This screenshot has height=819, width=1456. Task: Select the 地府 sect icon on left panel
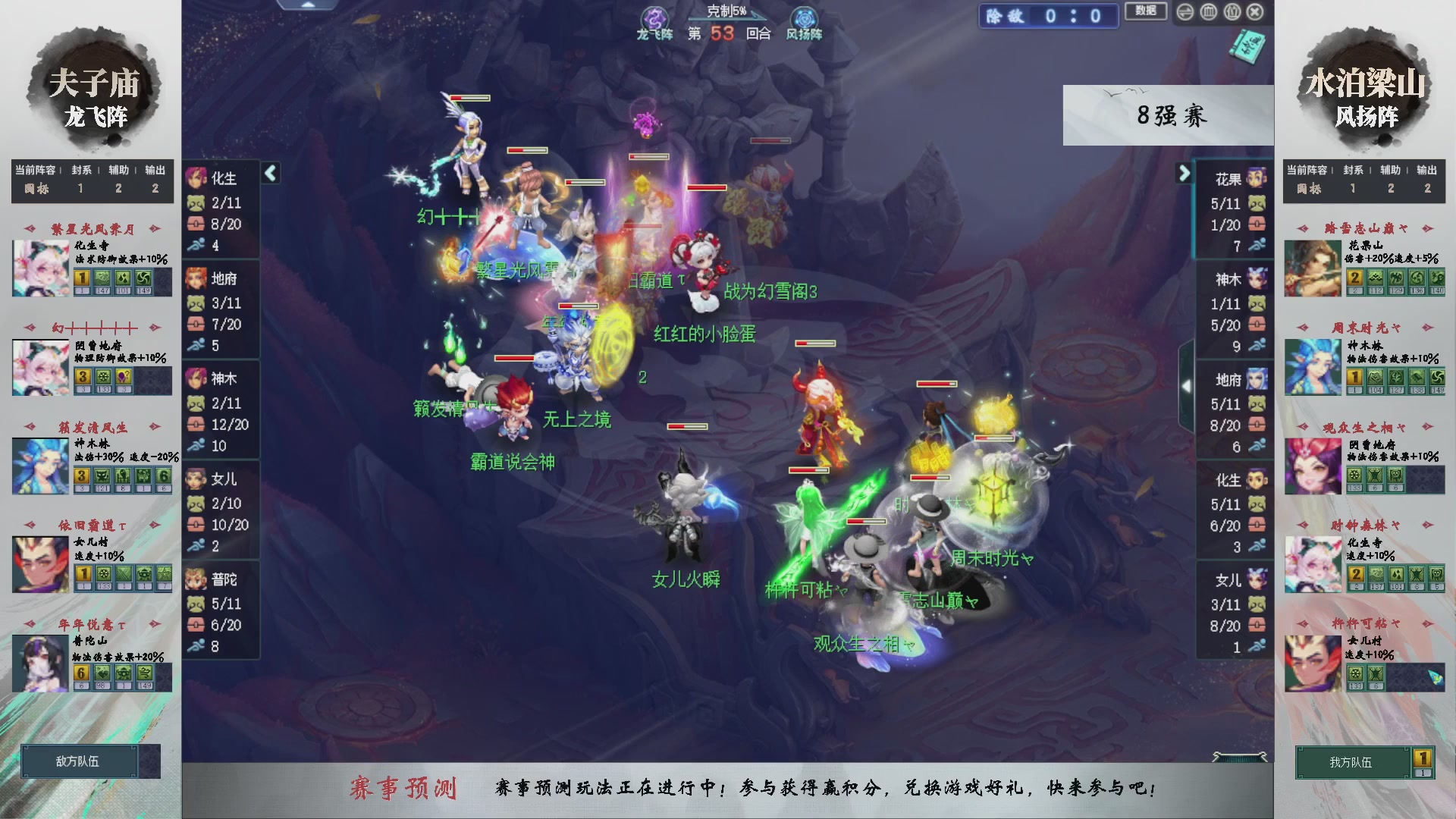point(197,279)
